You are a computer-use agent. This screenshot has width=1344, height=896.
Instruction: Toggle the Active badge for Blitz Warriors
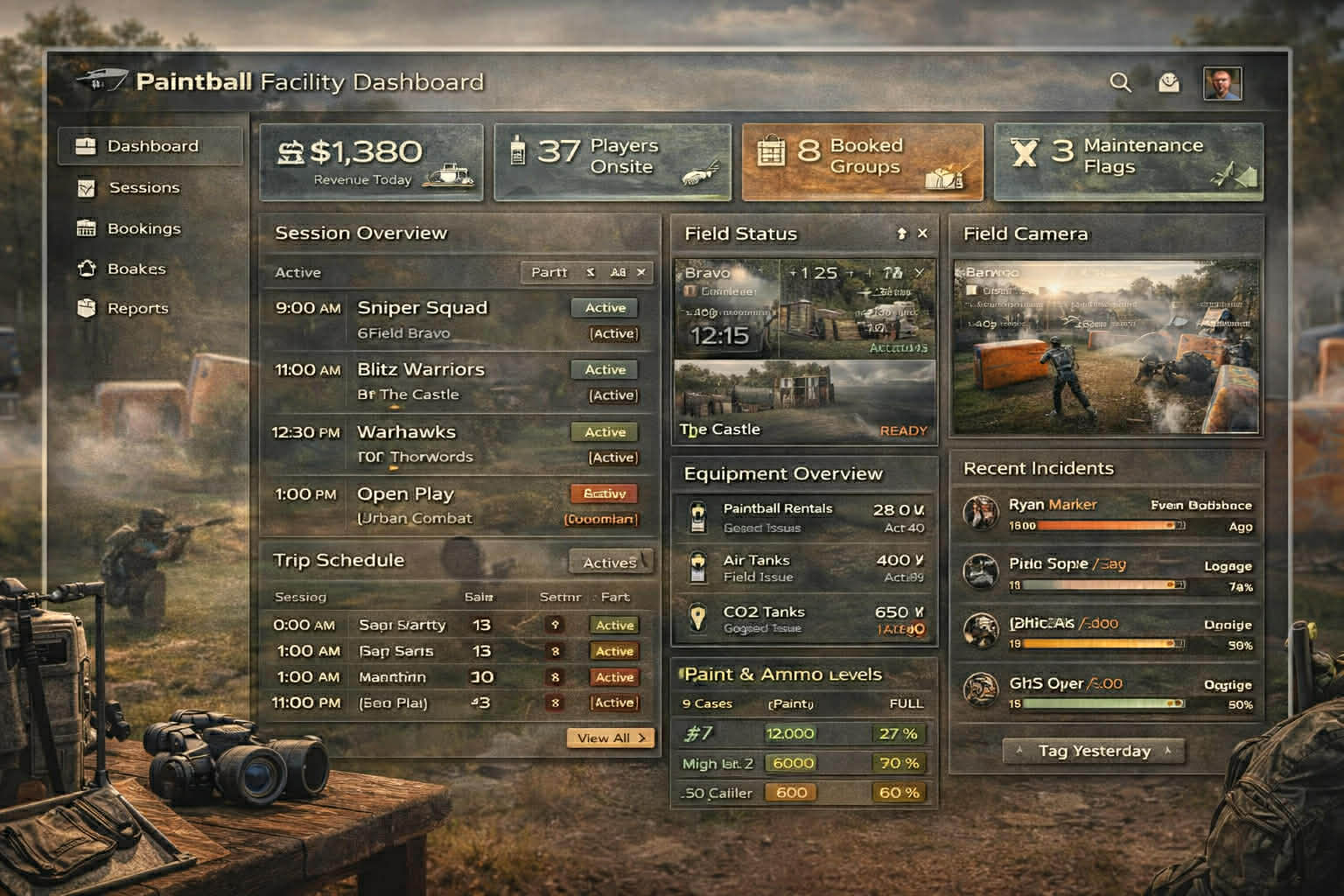604,369
